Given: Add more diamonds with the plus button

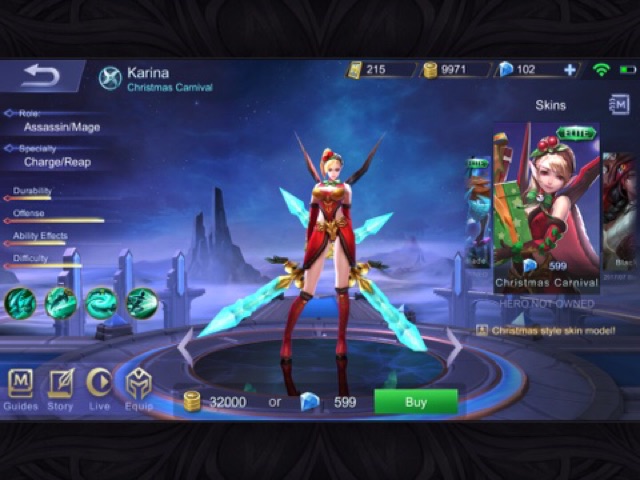Looking at the screenshot, I should 570,70.
